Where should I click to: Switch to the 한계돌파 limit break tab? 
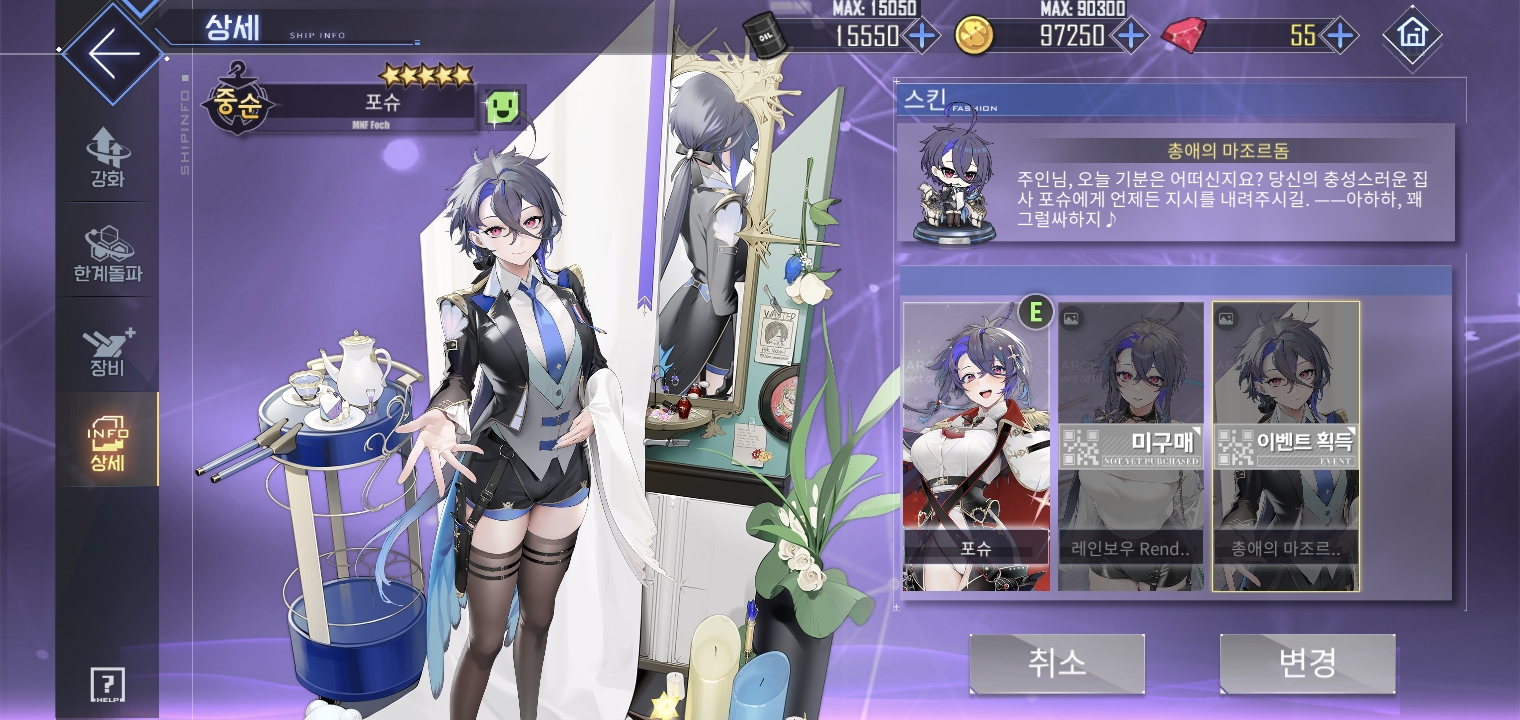pos(108,251)
